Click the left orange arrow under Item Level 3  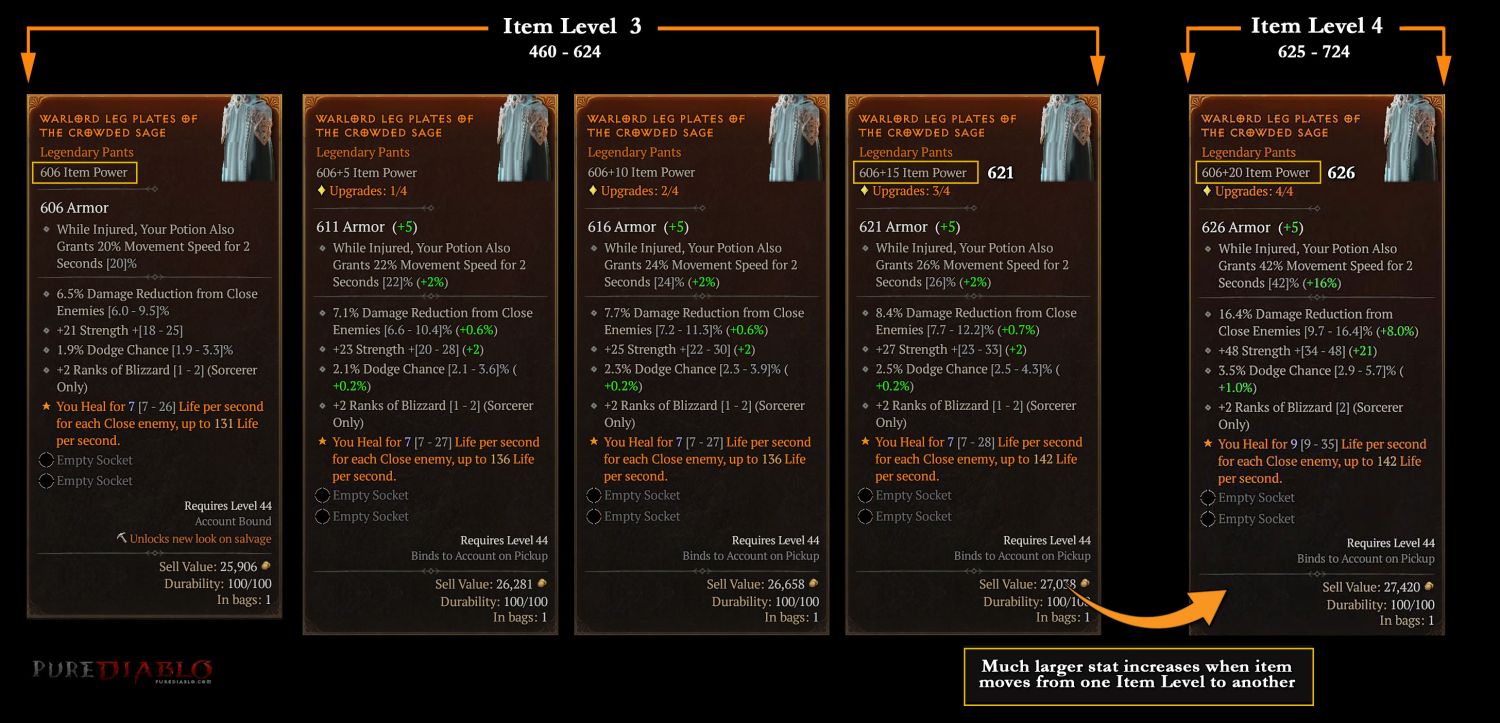28,60
